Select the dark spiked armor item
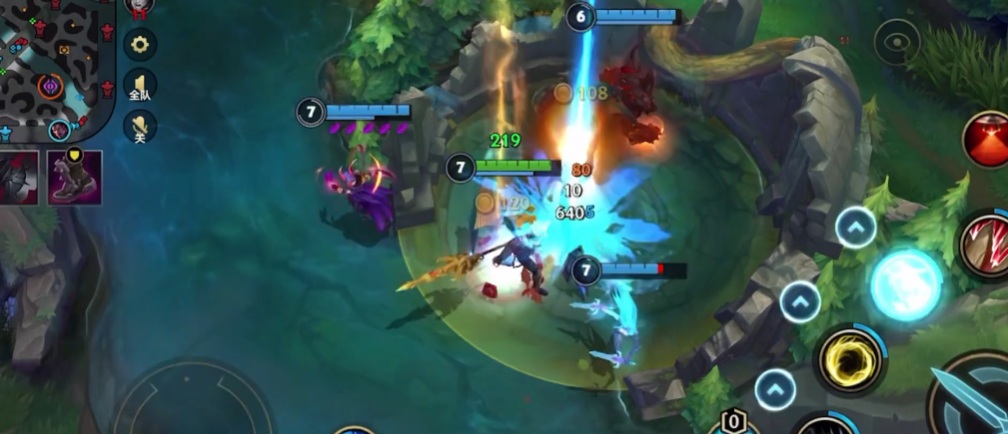The image size is (1008, 434). [20, 178]
